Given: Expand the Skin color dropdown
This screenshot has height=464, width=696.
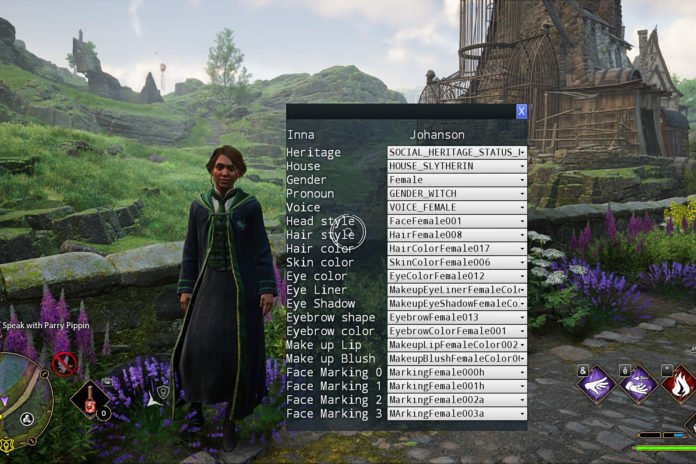Looking at the screenshot, I should click(x=456, y=262).
